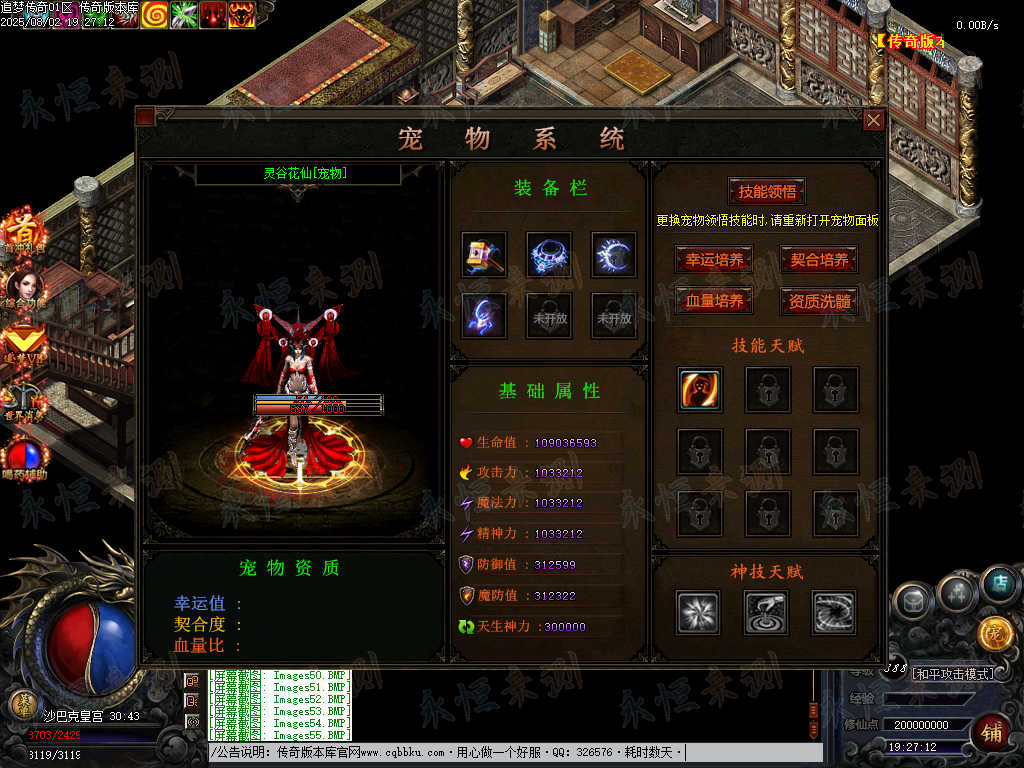Open 资质洗髓 aptitude reroll

pos(819,301)
